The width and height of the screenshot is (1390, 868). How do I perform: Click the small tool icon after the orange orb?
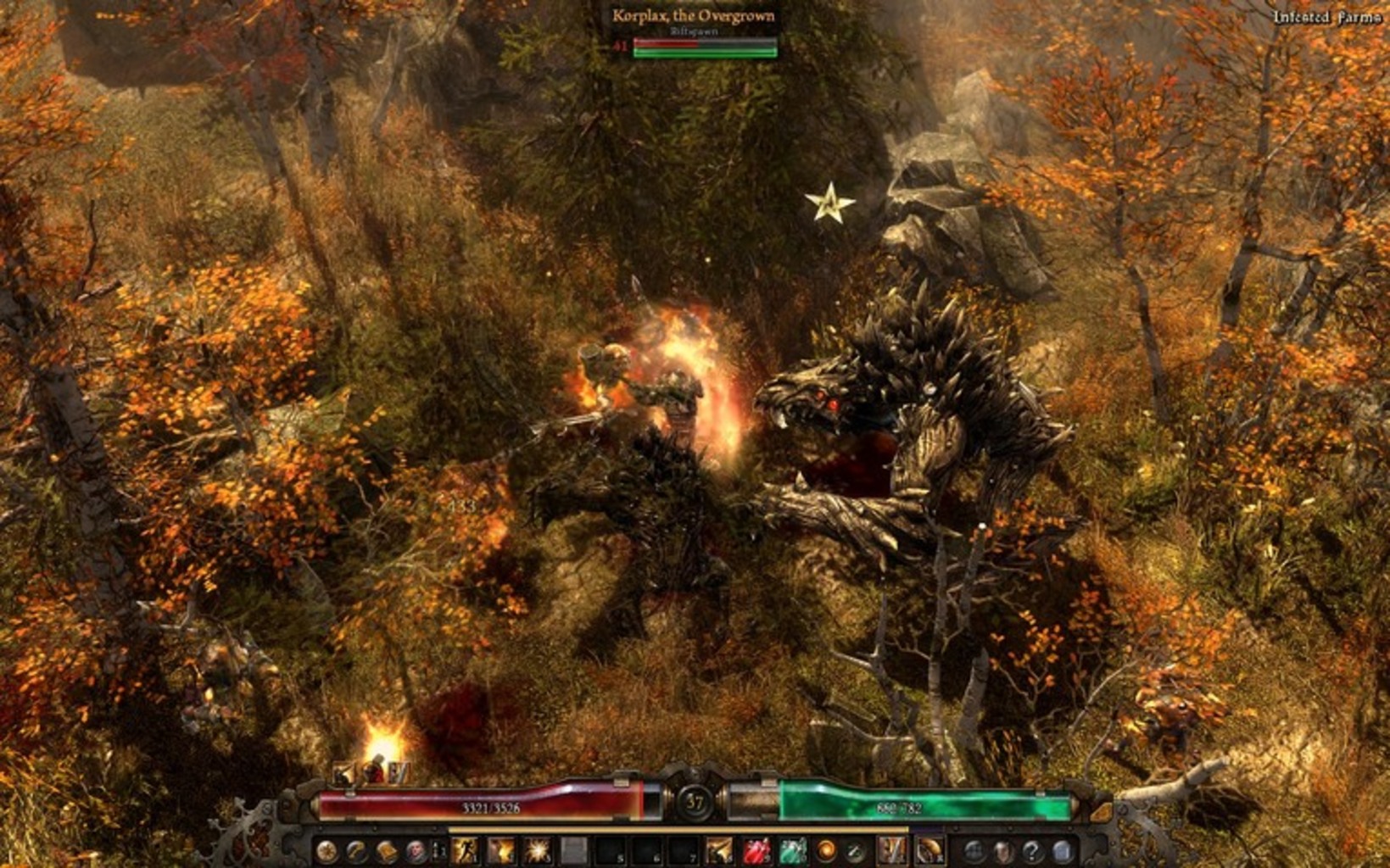[x=856, y=850]
